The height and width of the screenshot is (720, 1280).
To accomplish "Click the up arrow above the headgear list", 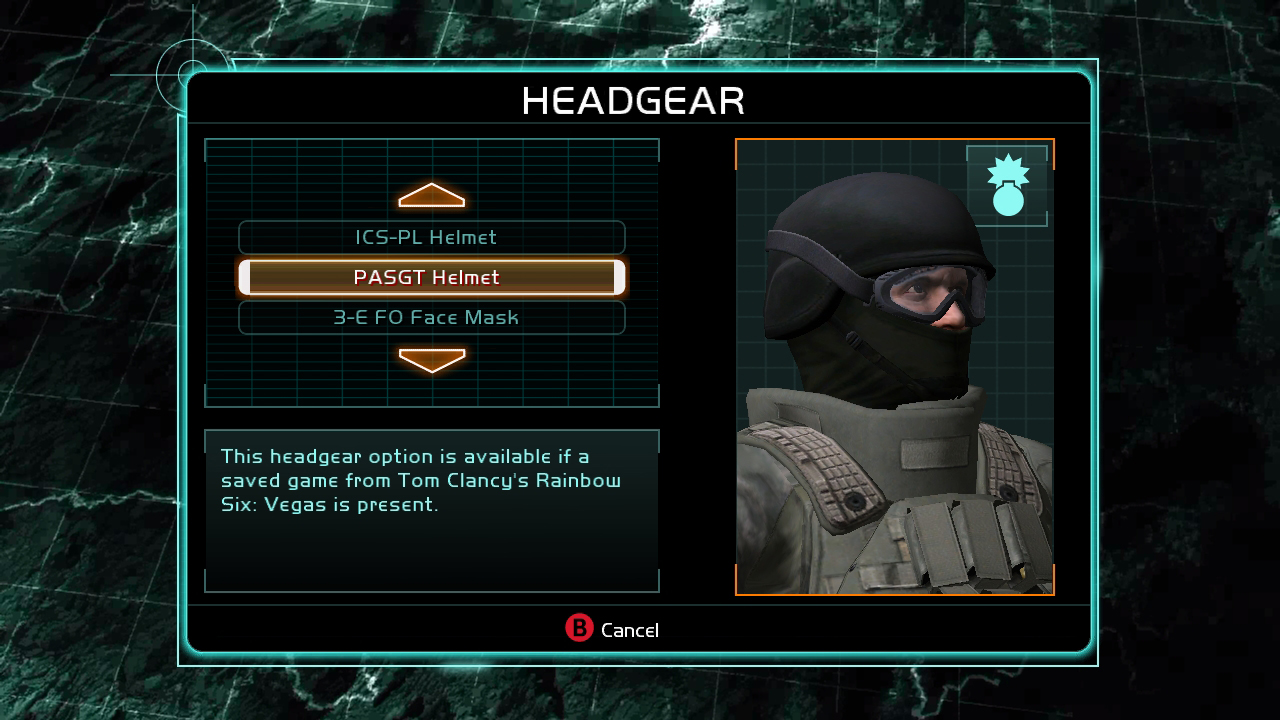I will click(432, 196).
